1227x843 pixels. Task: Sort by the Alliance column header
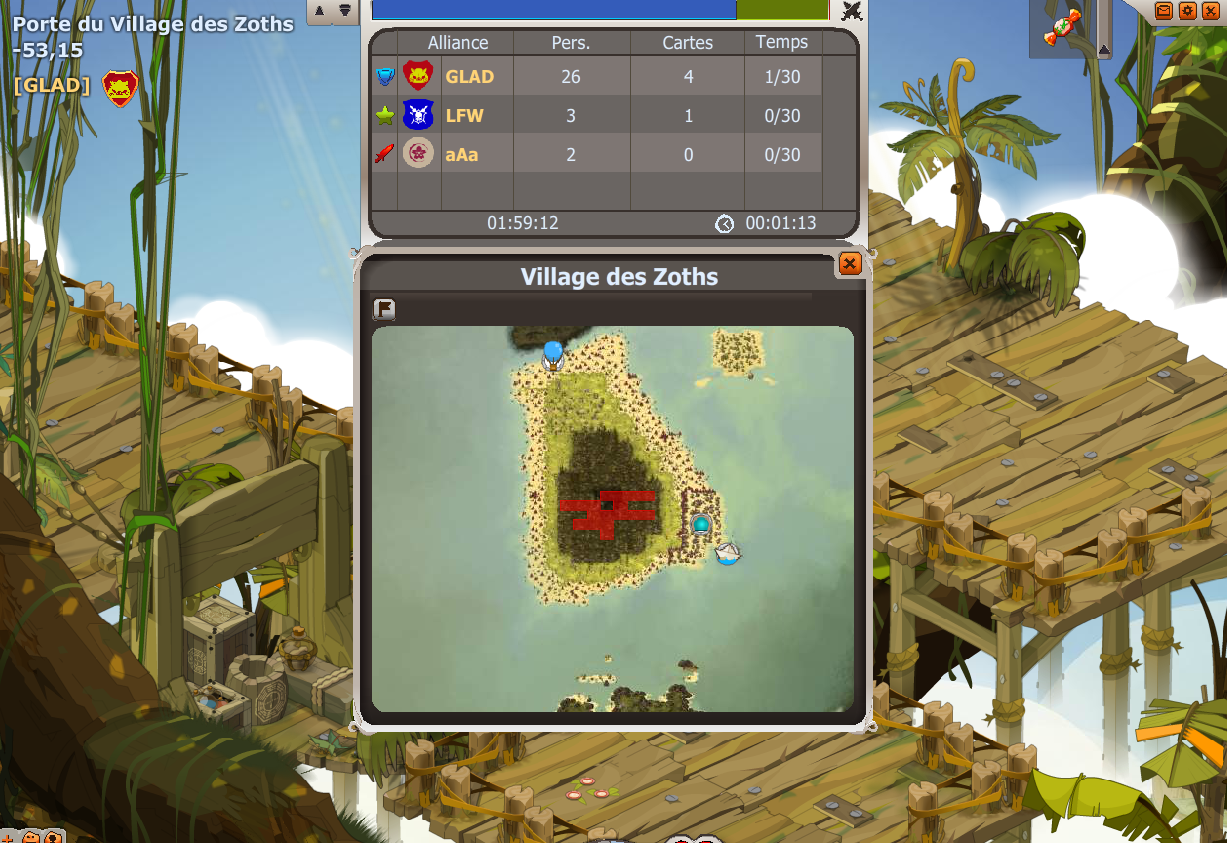[x=458, y=43]
